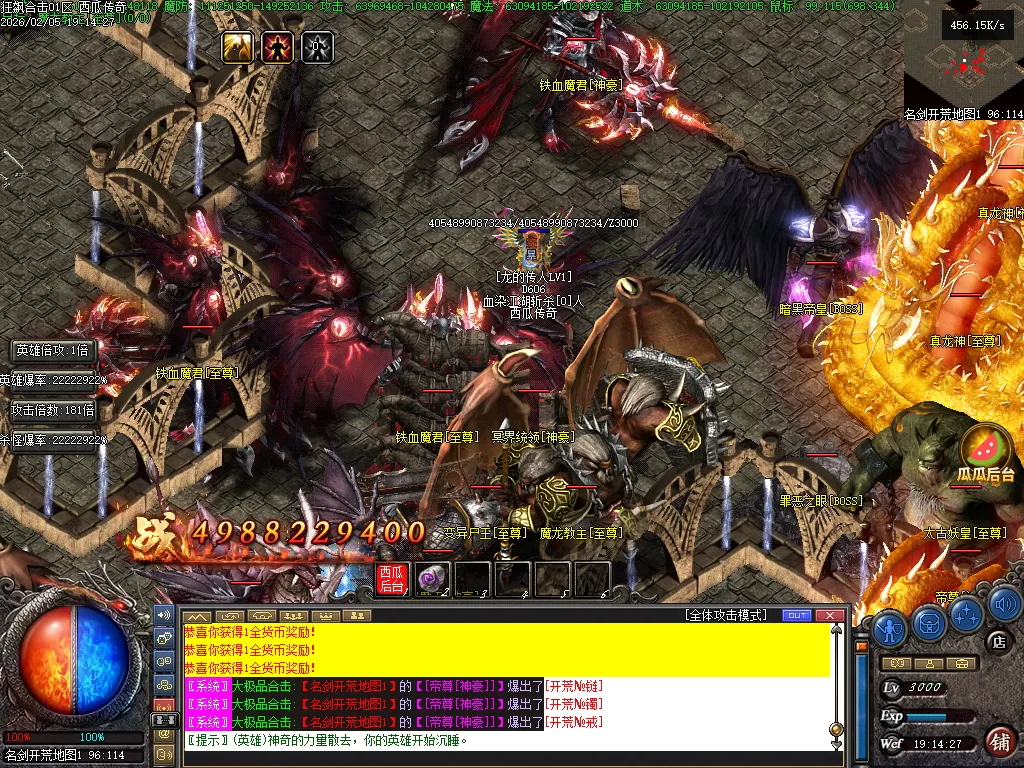Image resolution: width=1024 pixels, height=768 pixels.
Task: Open the character equipment round button
Action: [x=890, y=628]
